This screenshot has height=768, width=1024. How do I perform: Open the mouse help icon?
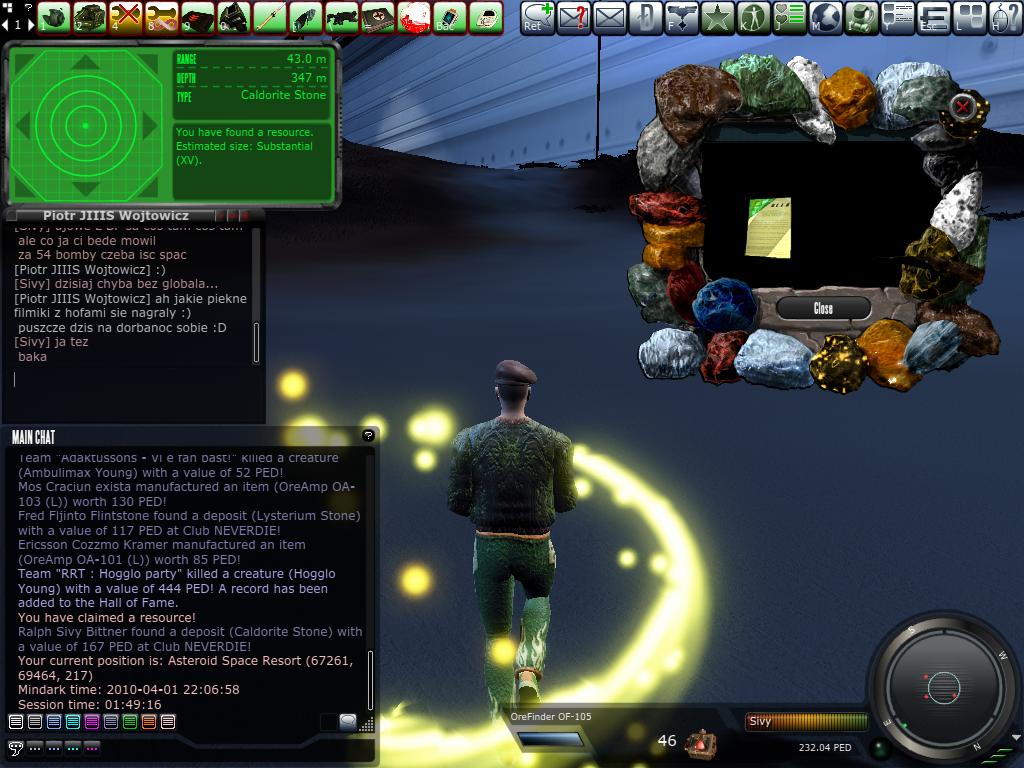[x=1006, y=17]
